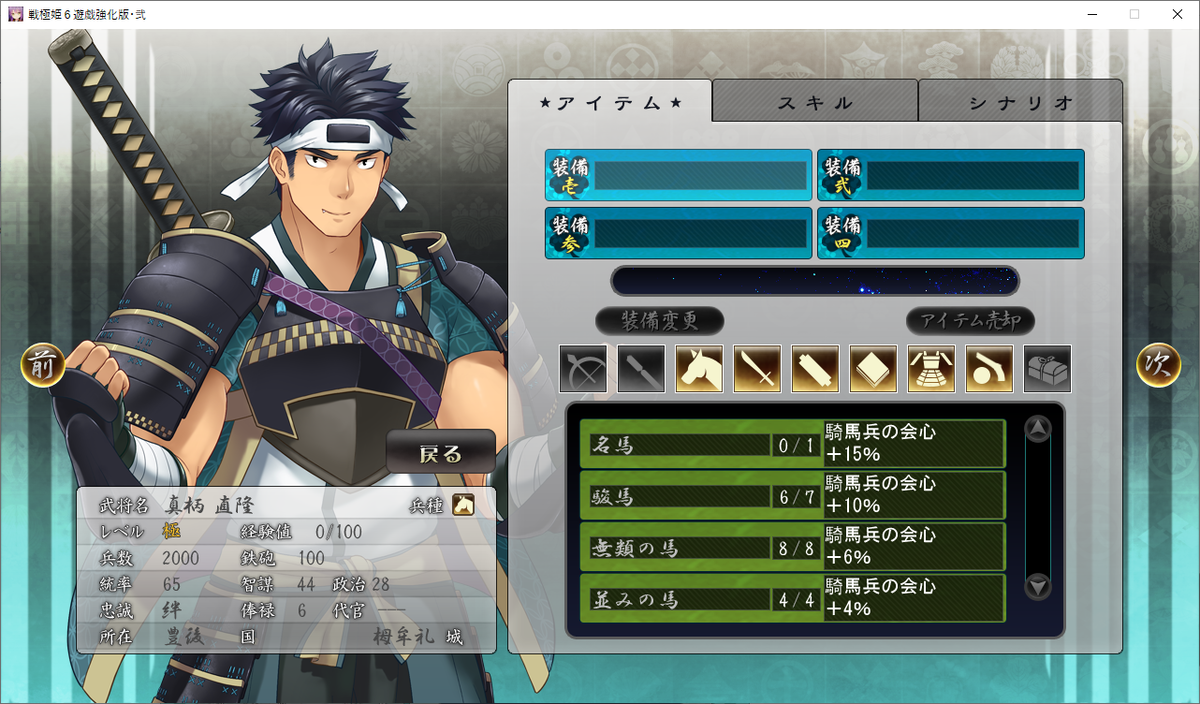The image size is (1200, 704).
Task: Select the ★アイテム★ tab
Action: pos(610,102)
